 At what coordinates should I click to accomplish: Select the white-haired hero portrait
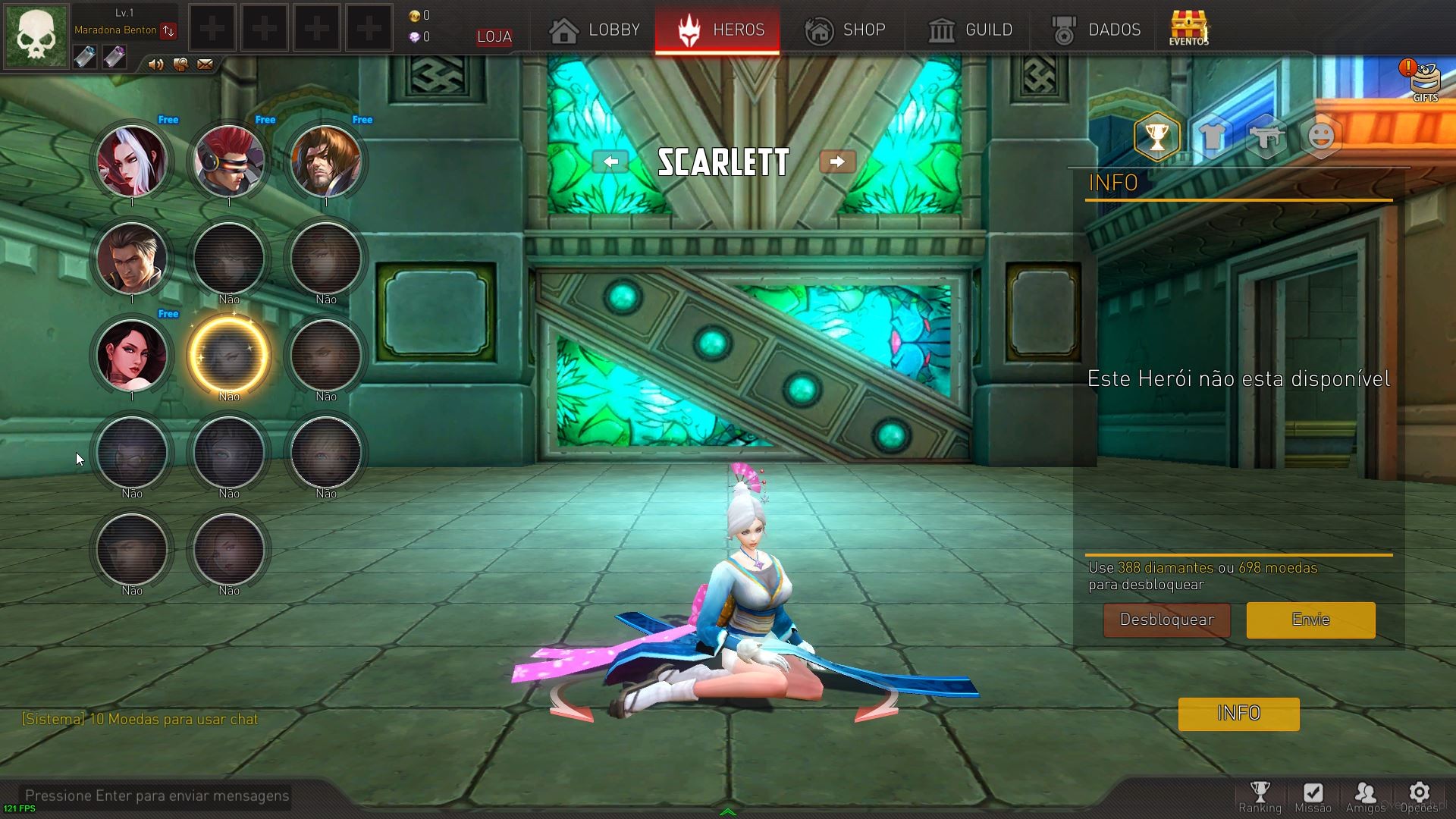[132, 162]
